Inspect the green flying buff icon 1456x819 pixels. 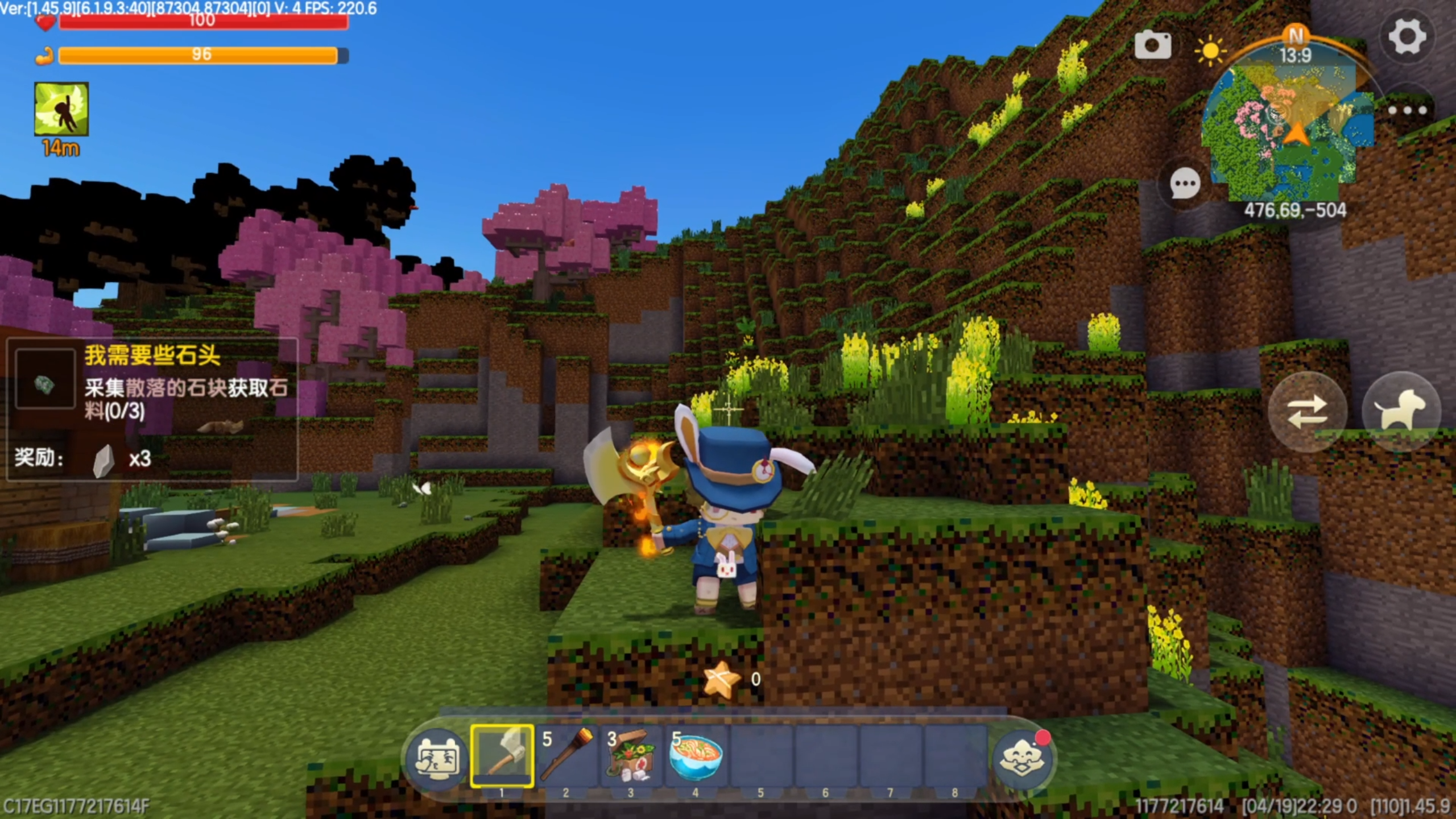pos(61,109)
